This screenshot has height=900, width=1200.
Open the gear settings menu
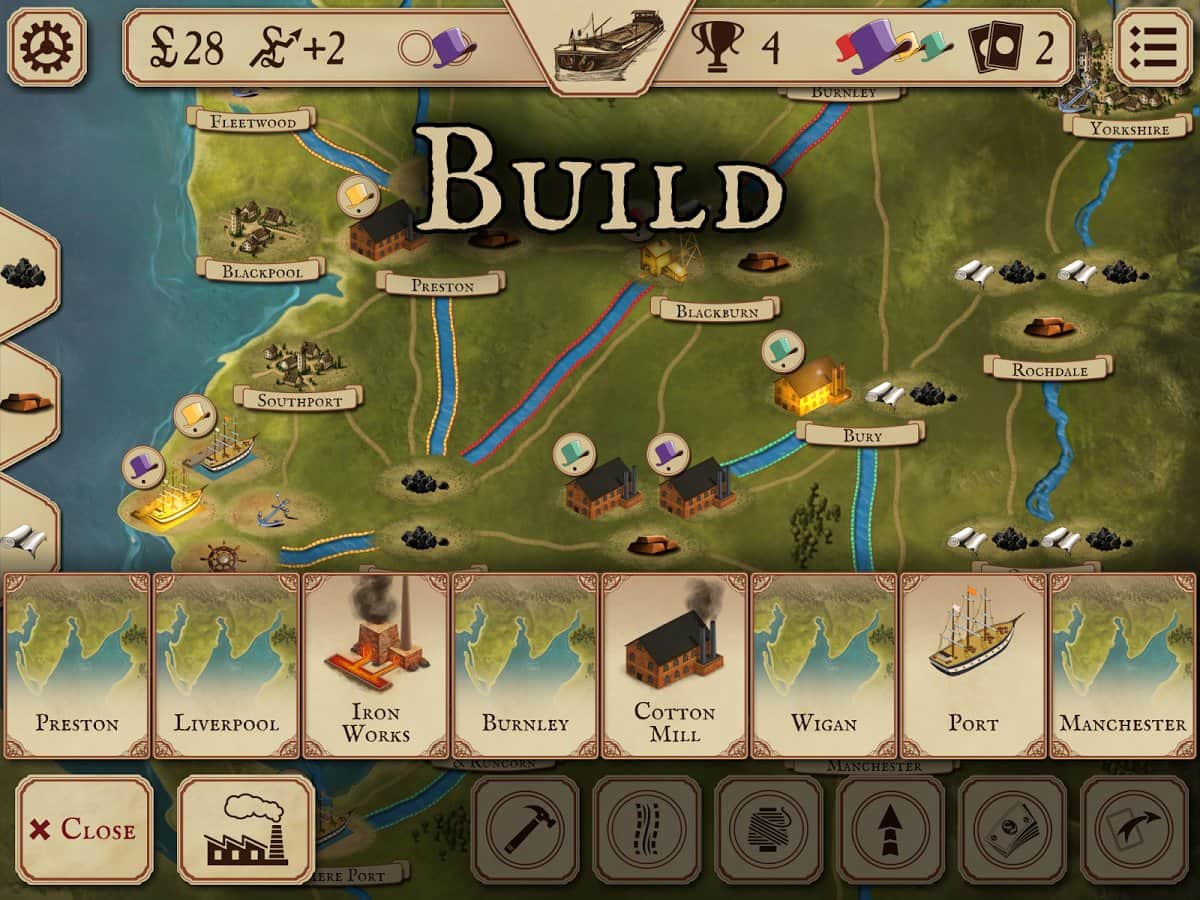tap(47, 46)
